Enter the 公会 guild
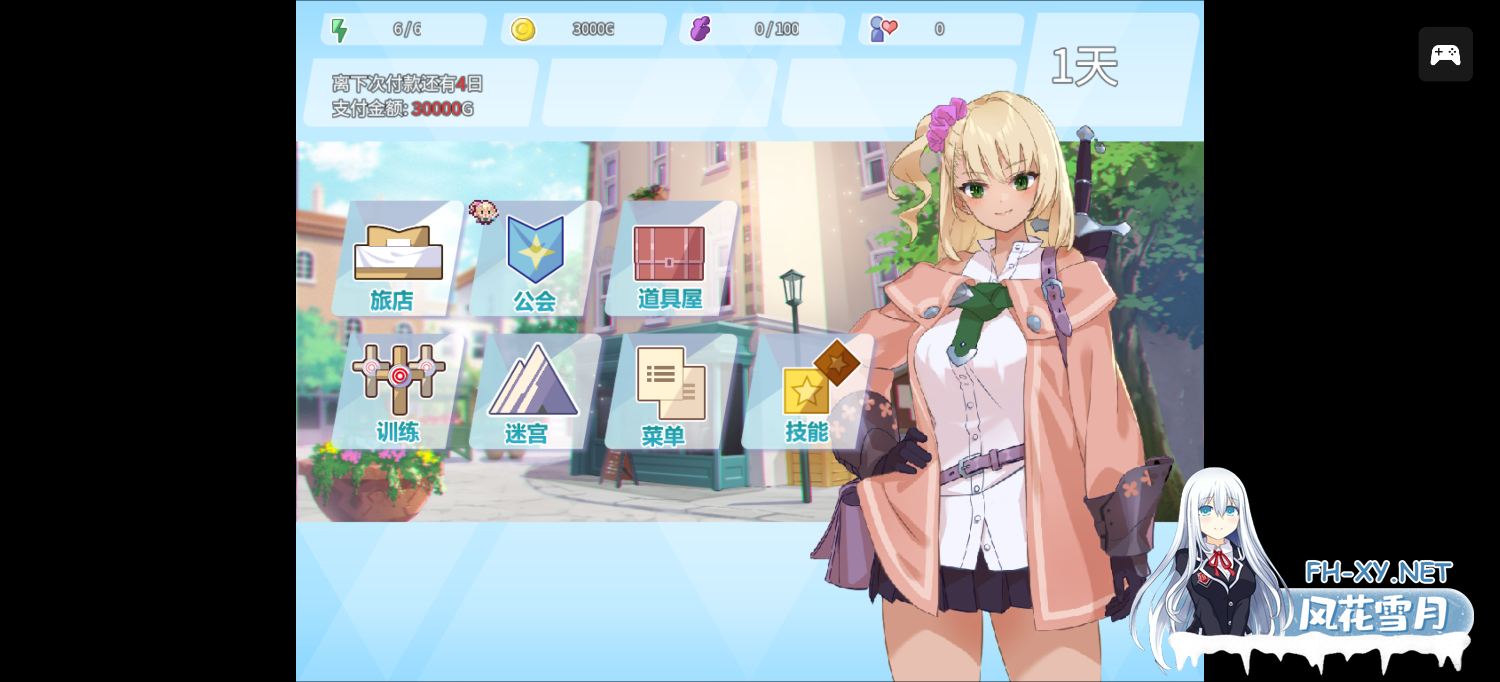This screenshot has width=1500, height=682. [535, 260]
